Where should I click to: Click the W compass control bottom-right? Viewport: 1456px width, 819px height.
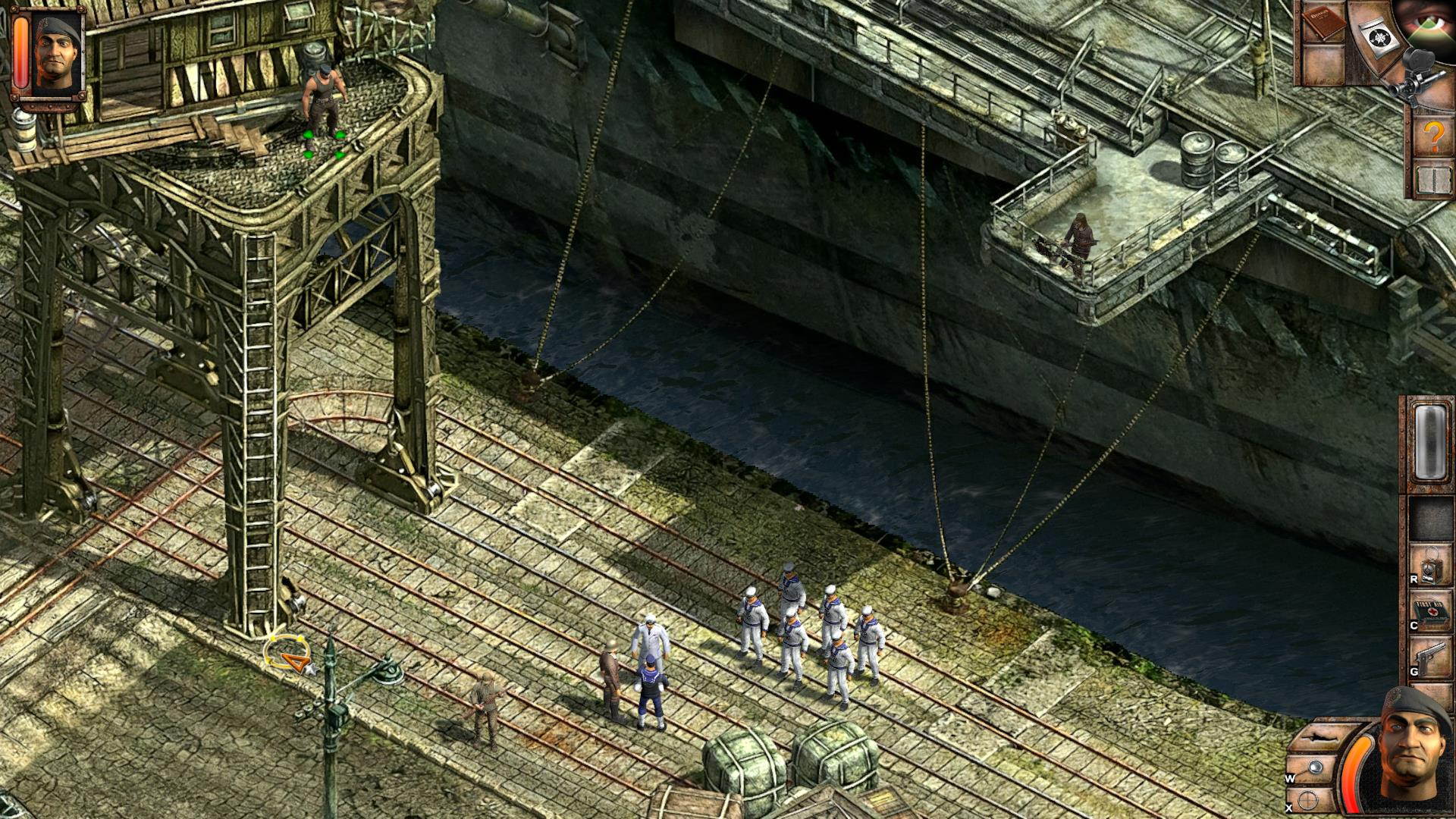click(1314, 766)
